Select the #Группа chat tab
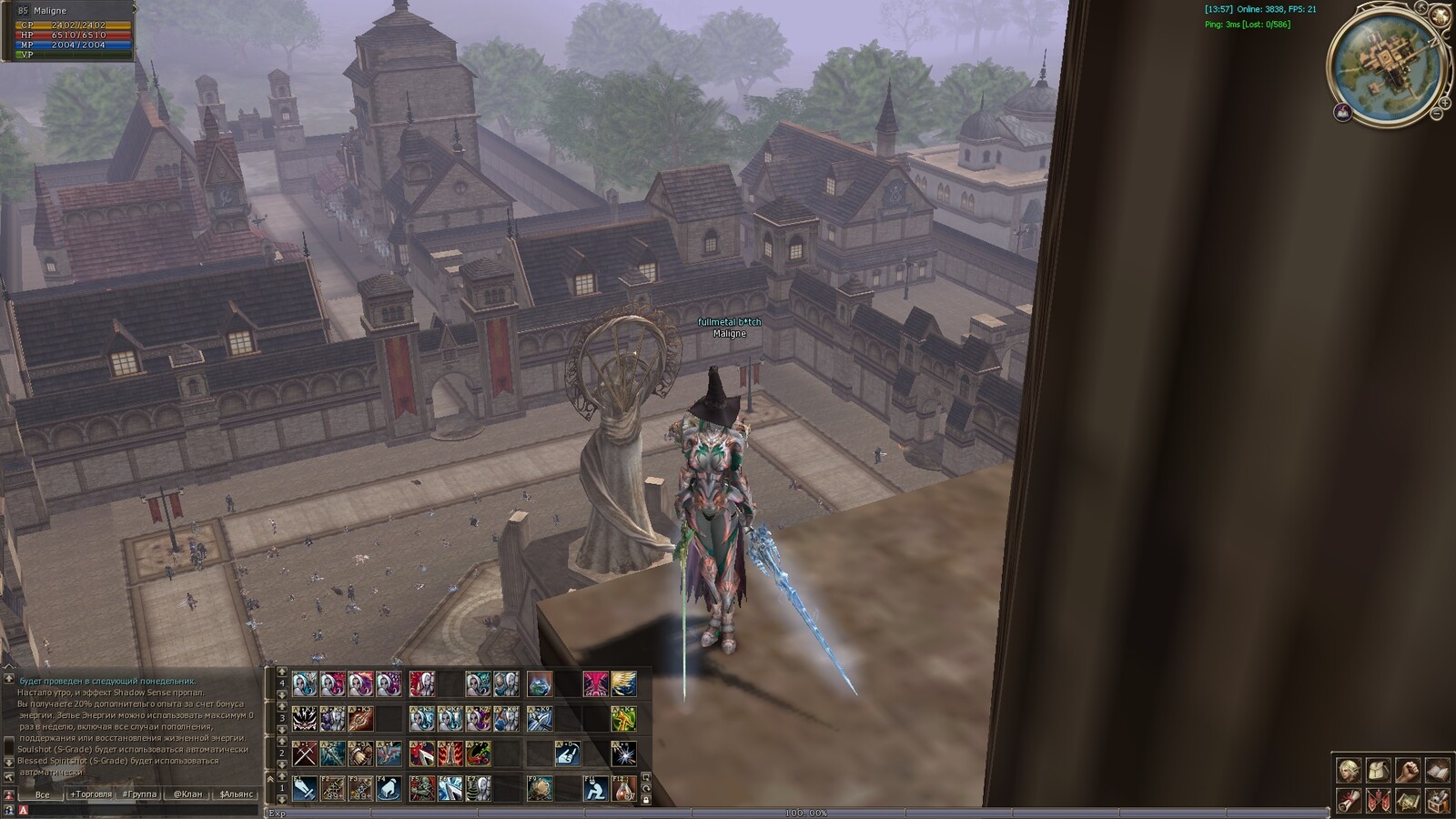Screen dimensions: 1456x819 (x=139, y=794)
